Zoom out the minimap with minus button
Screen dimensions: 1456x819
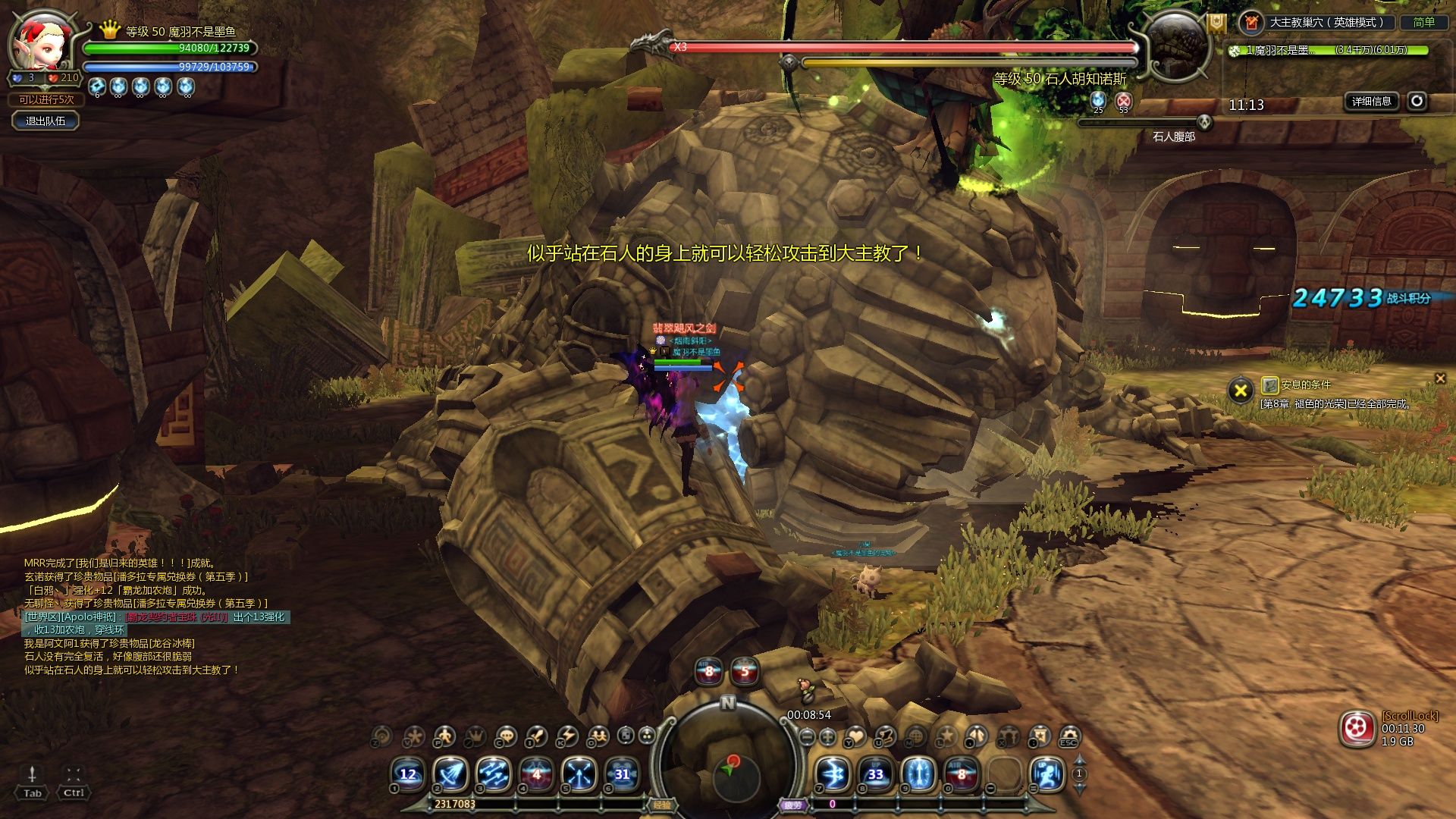tap(808, 736)
